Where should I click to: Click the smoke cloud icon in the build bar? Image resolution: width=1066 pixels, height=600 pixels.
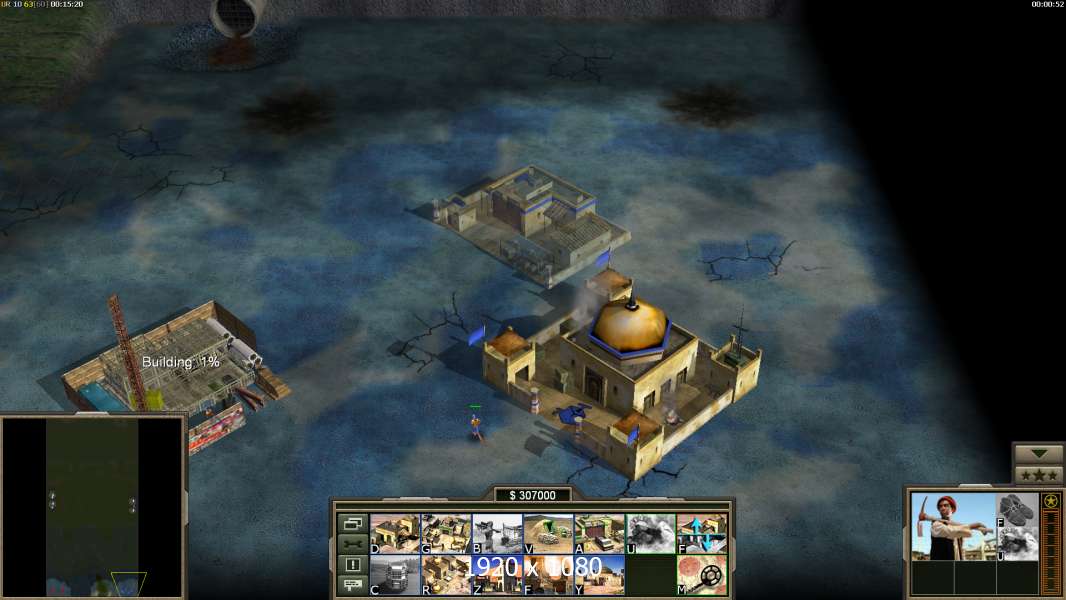(x=651, y=533)
